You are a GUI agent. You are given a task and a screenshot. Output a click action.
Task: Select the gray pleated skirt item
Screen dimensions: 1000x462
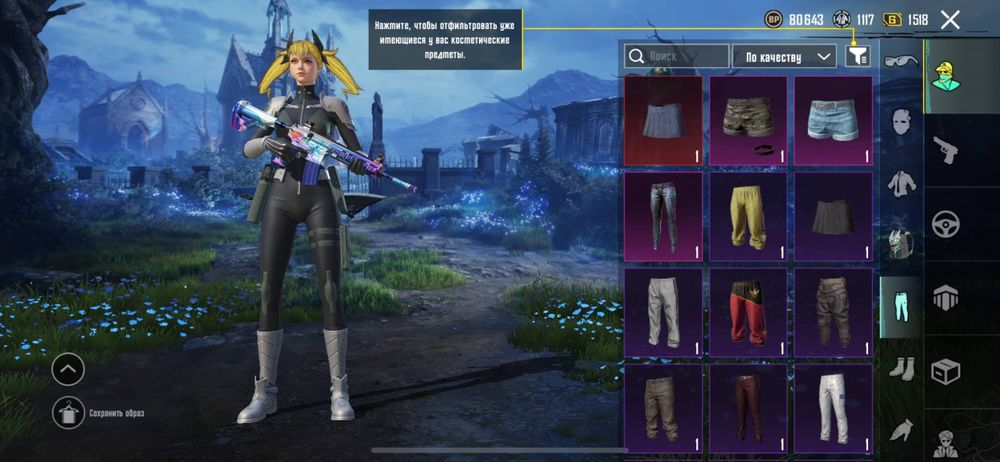[663, 121]
